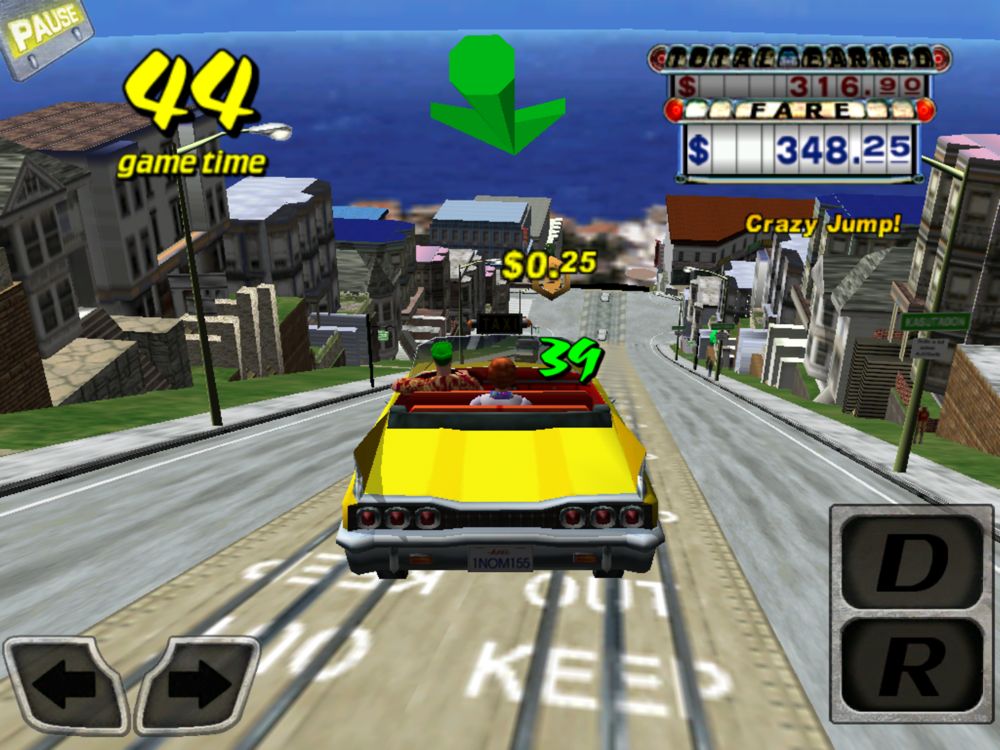The height and width of the screenshot is (750, 1000).
Task: Steer left with the left arrow button
Action: (x=66, y=686)
